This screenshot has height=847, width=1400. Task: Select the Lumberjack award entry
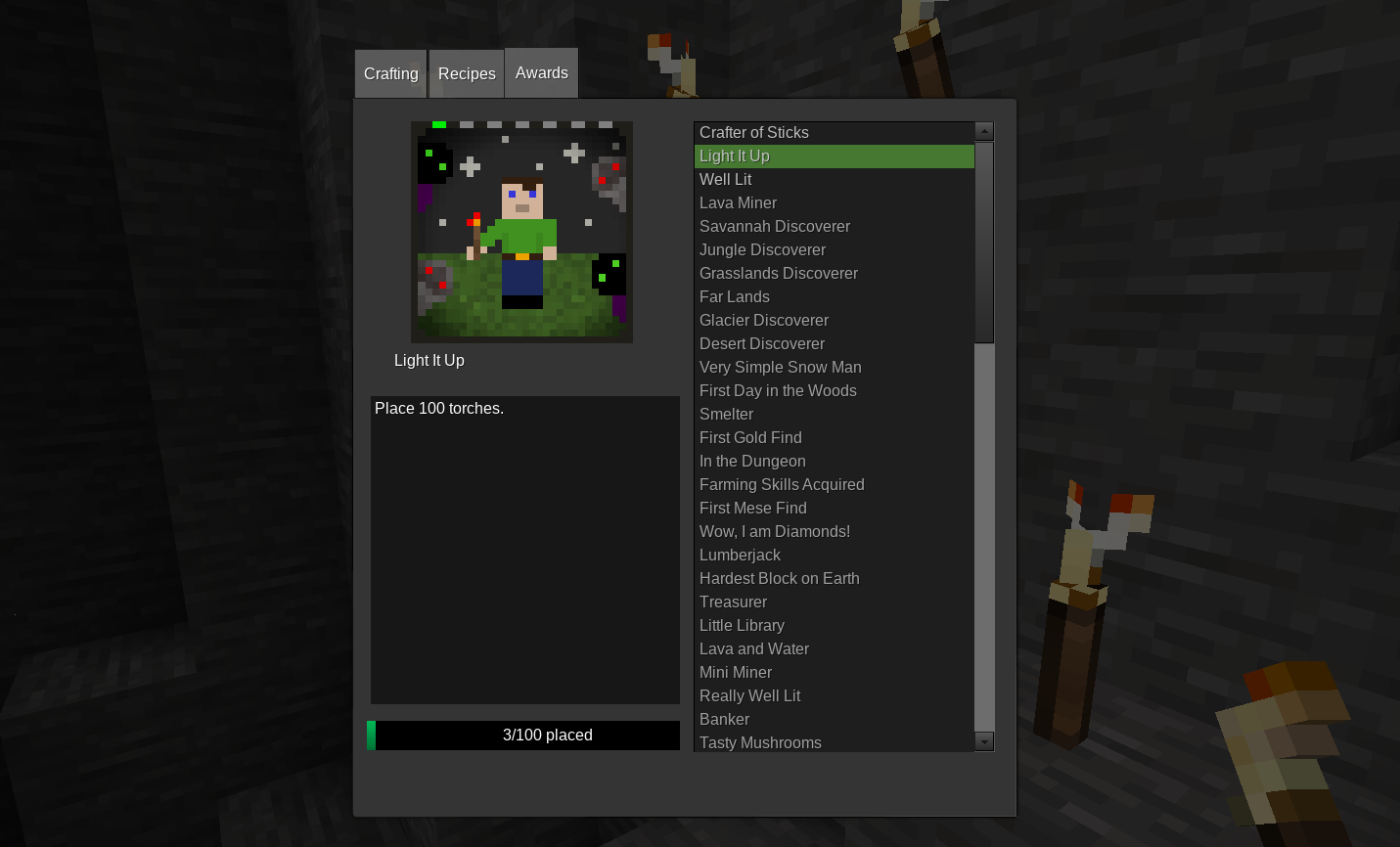[x=741, y=555]
